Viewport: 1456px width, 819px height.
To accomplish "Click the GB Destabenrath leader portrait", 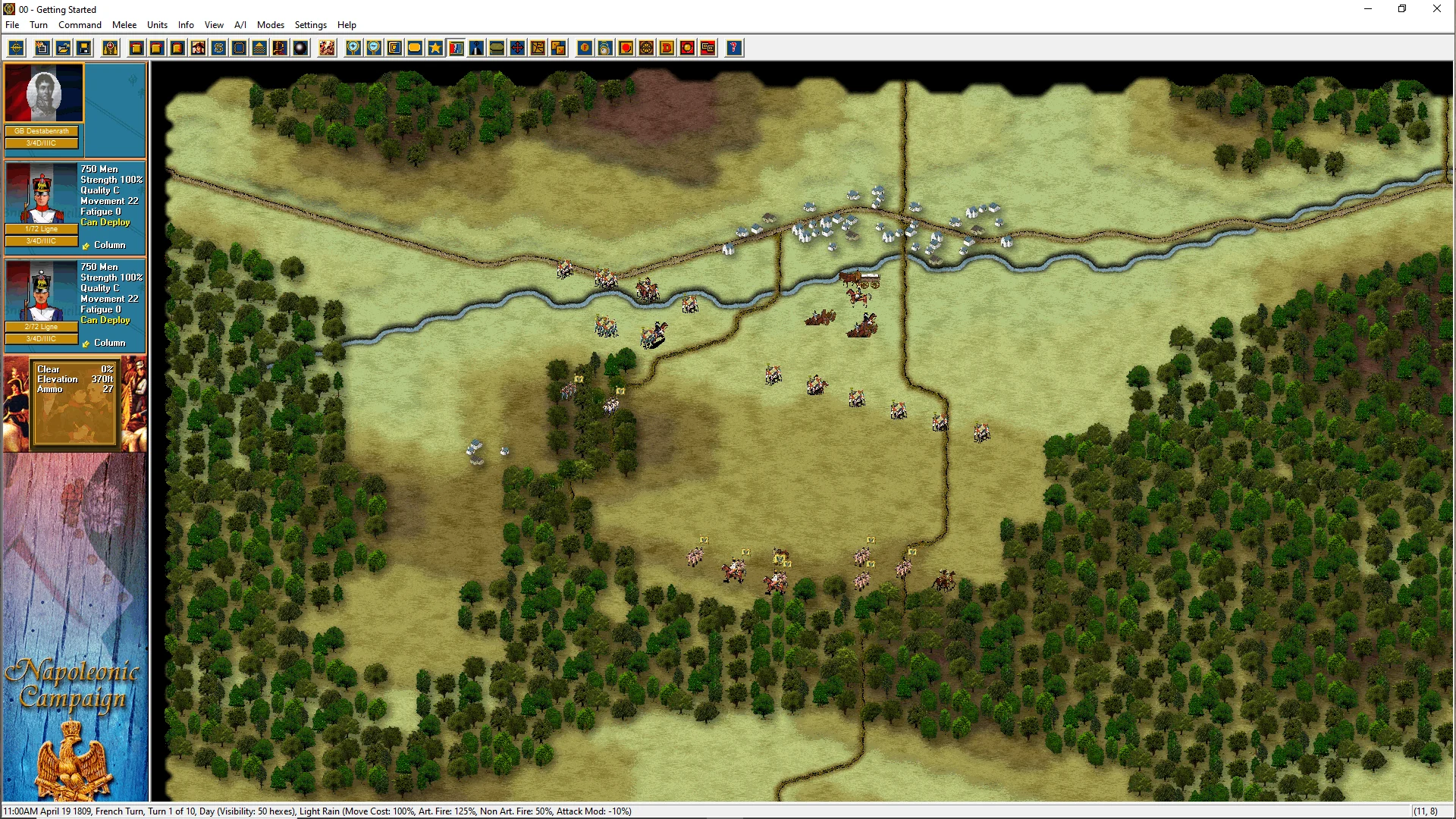I will [x=44, y=93].
